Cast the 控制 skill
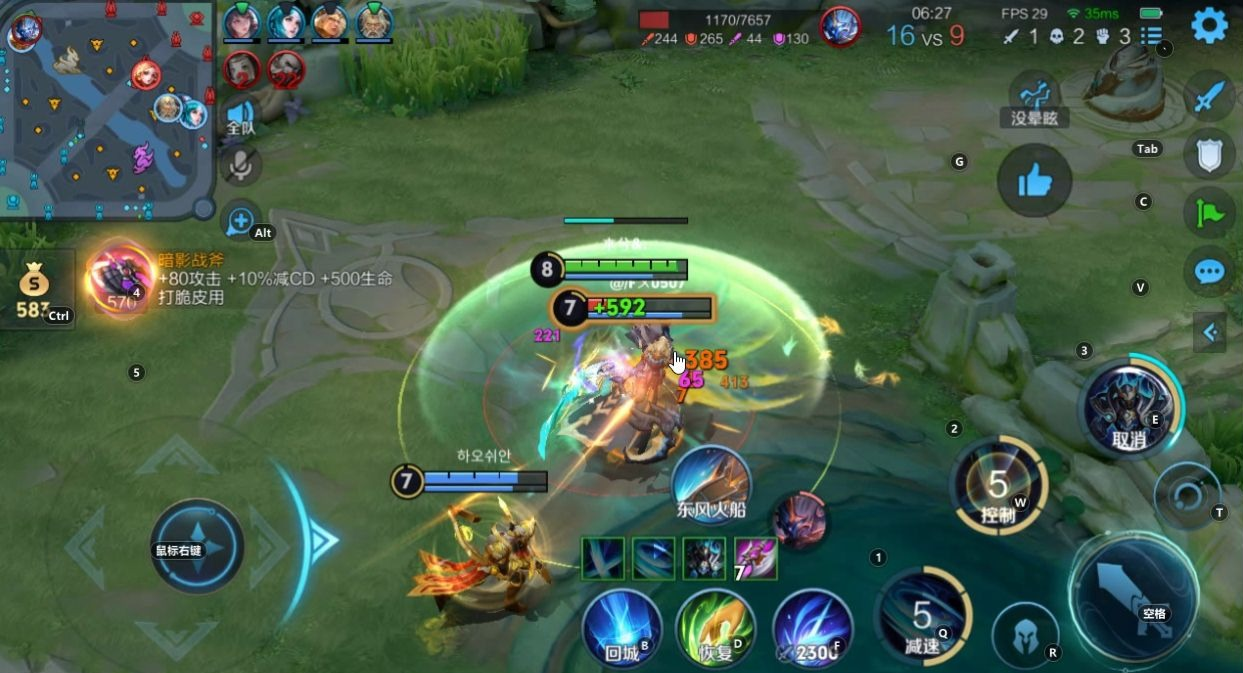 (997, 487)
